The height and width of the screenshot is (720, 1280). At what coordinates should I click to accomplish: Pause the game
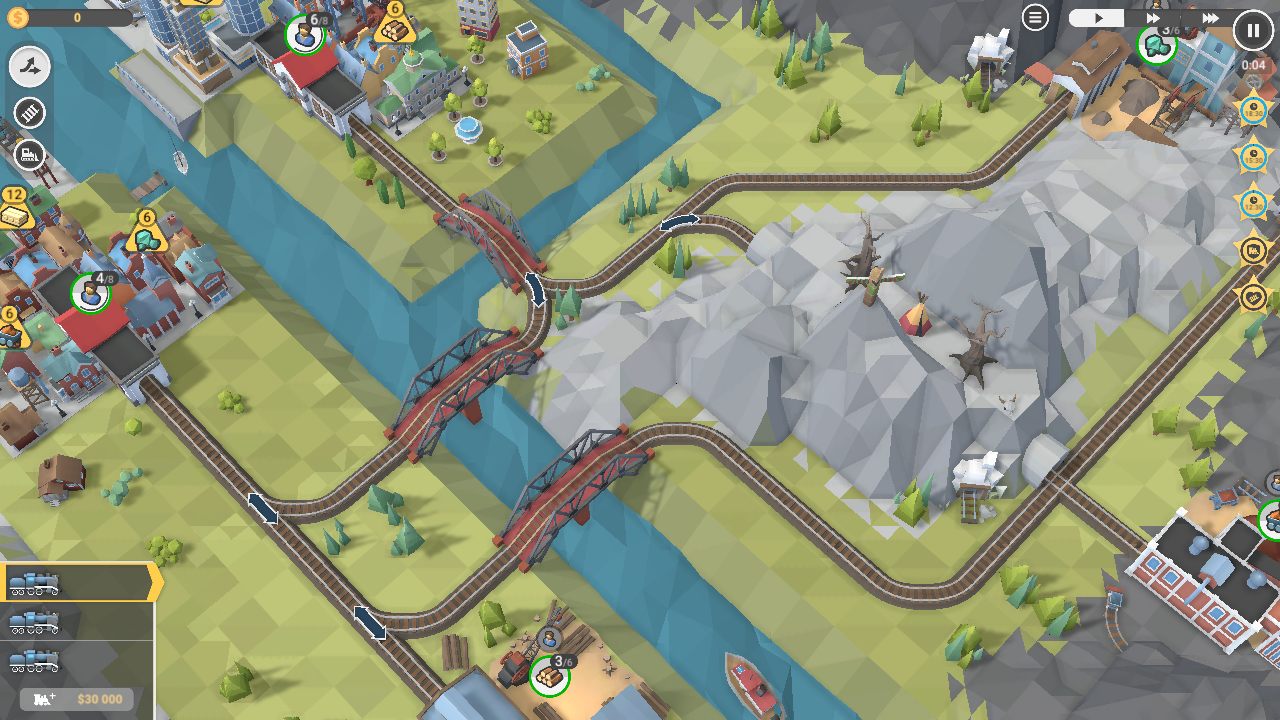click(x=1253, y=29)
